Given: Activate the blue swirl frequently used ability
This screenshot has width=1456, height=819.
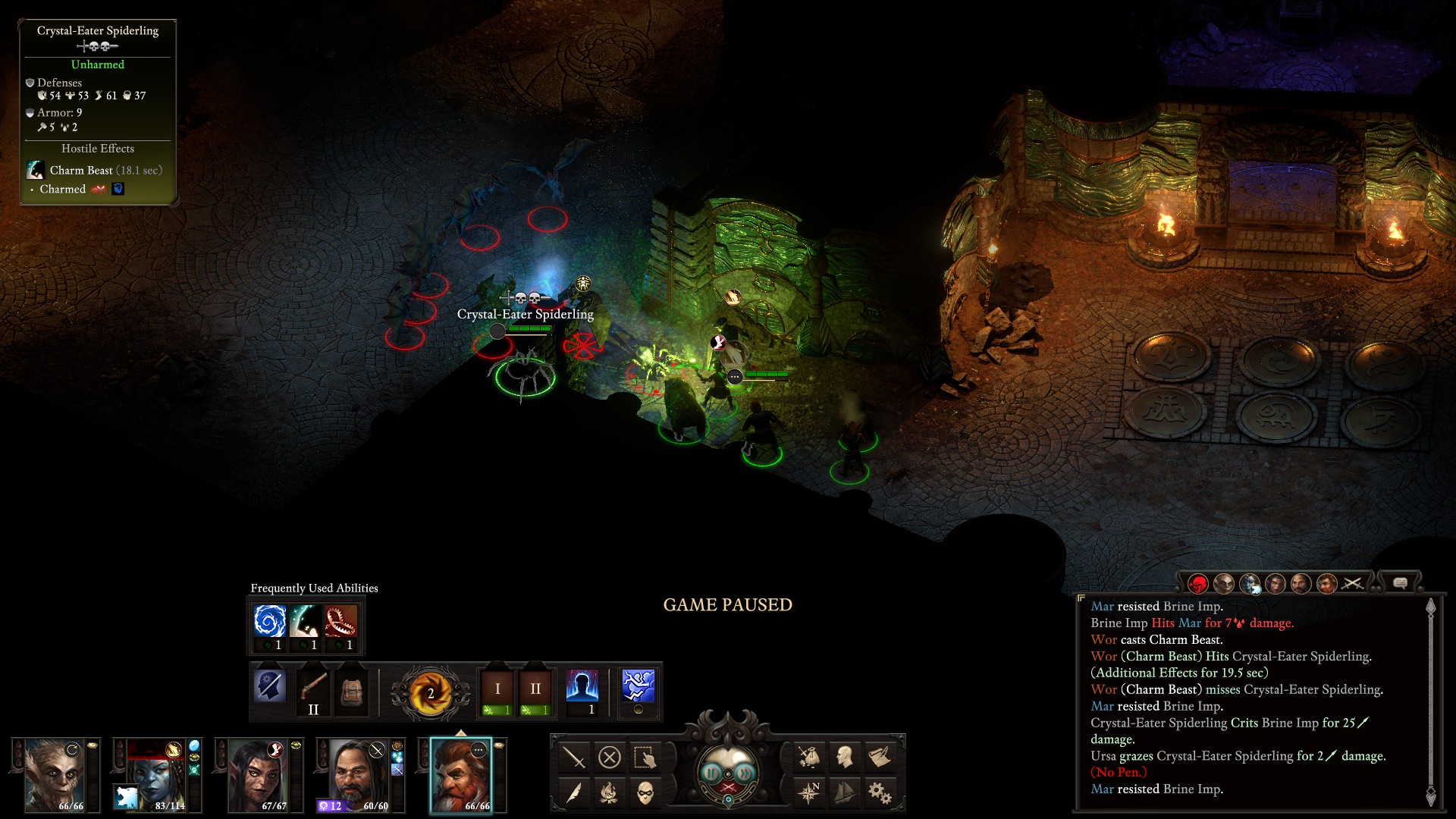Looking at the screenshot, I should pyautogui.click(x=270, y=621).
